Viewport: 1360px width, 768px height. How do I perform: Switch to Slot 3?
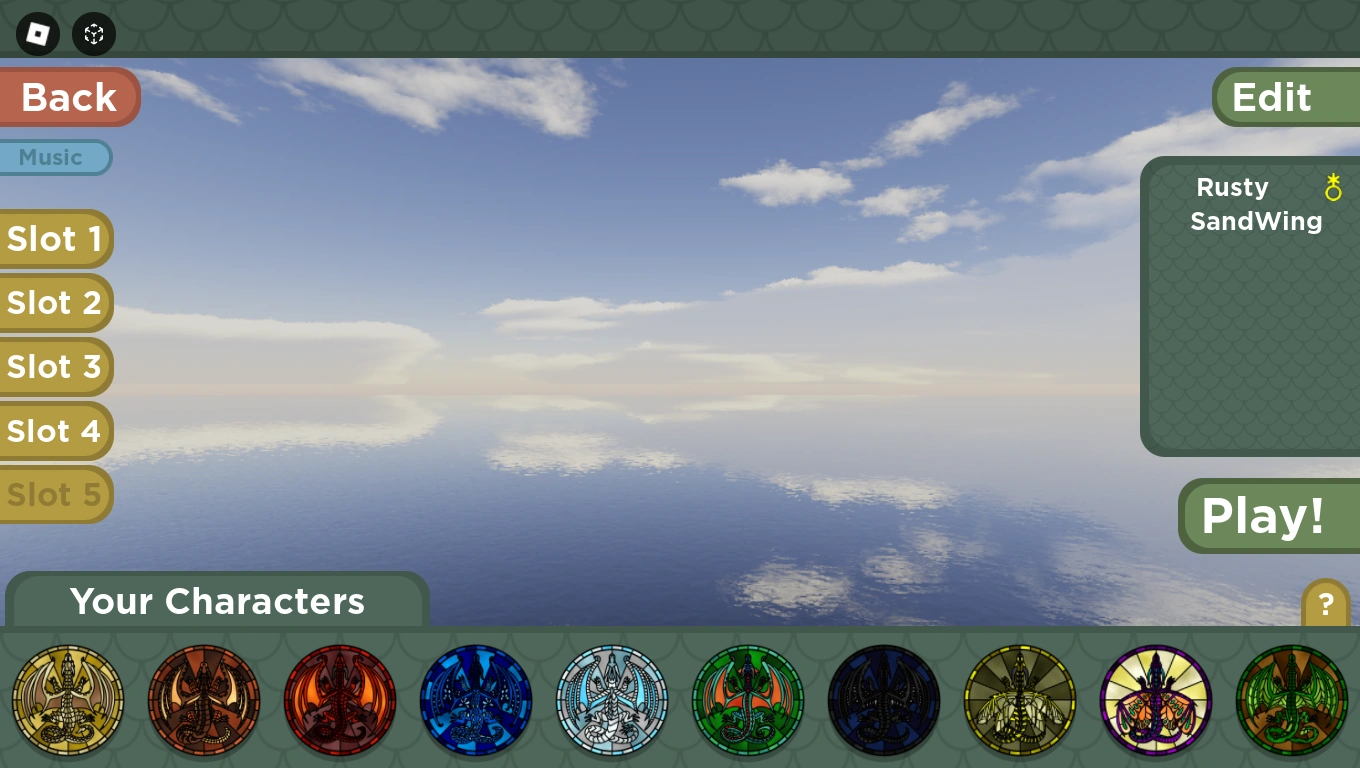pyautogui.click(x=55, y=366)
